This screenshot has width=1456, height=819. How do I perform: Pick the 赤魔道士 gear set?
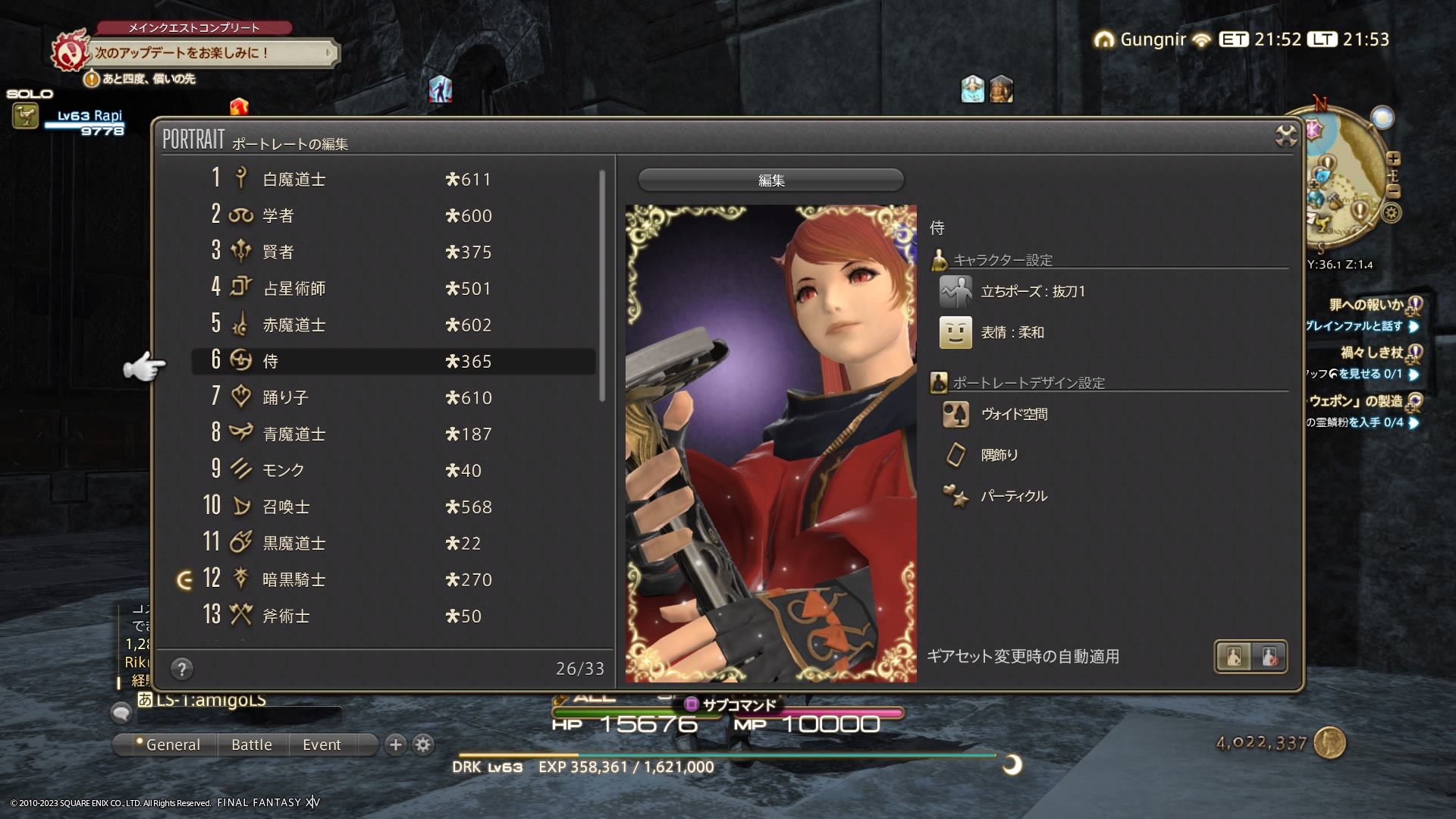tap(392, 325)
